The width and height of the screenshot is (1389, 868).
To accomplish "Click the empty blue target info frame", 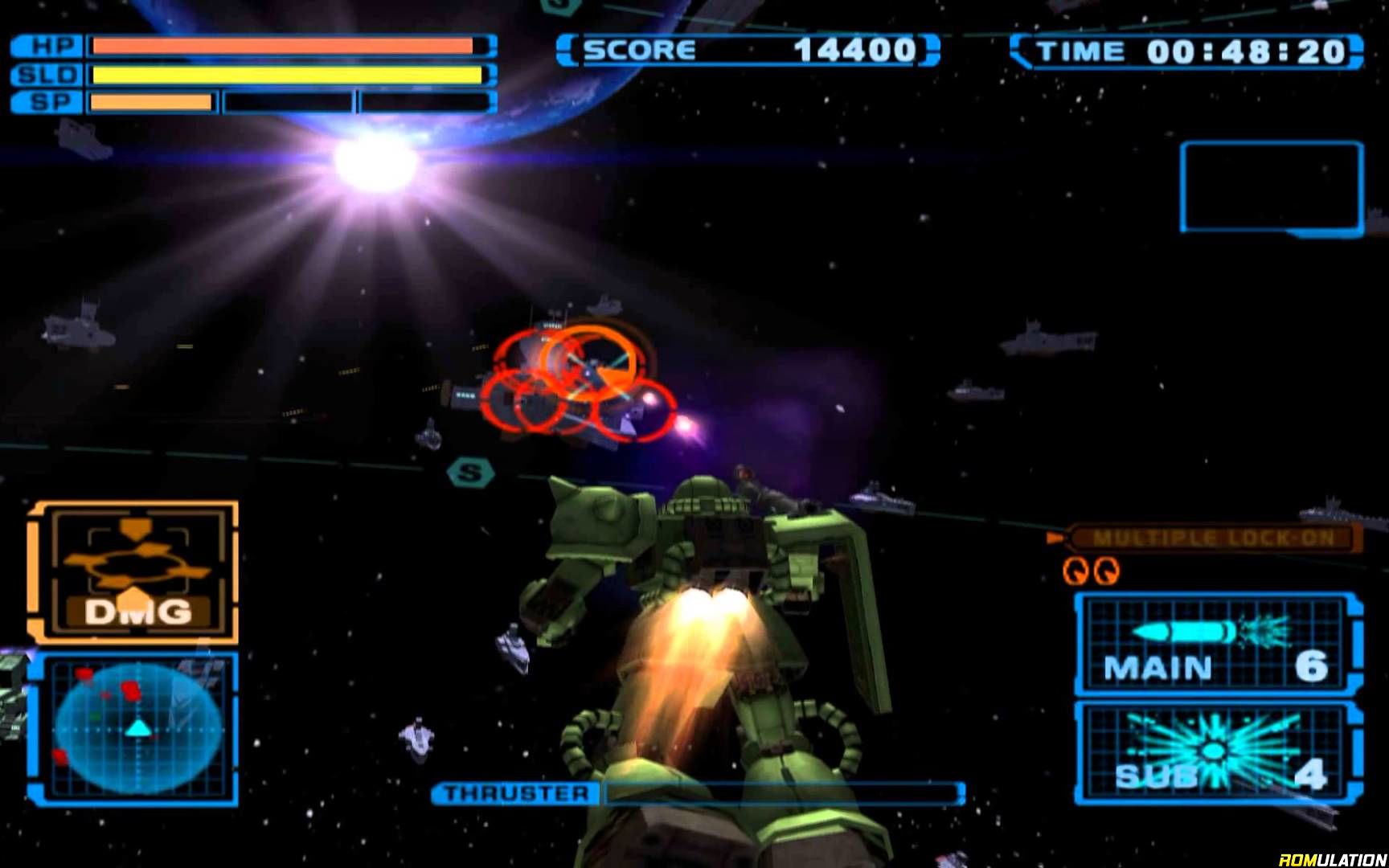I will (1271, 187).
